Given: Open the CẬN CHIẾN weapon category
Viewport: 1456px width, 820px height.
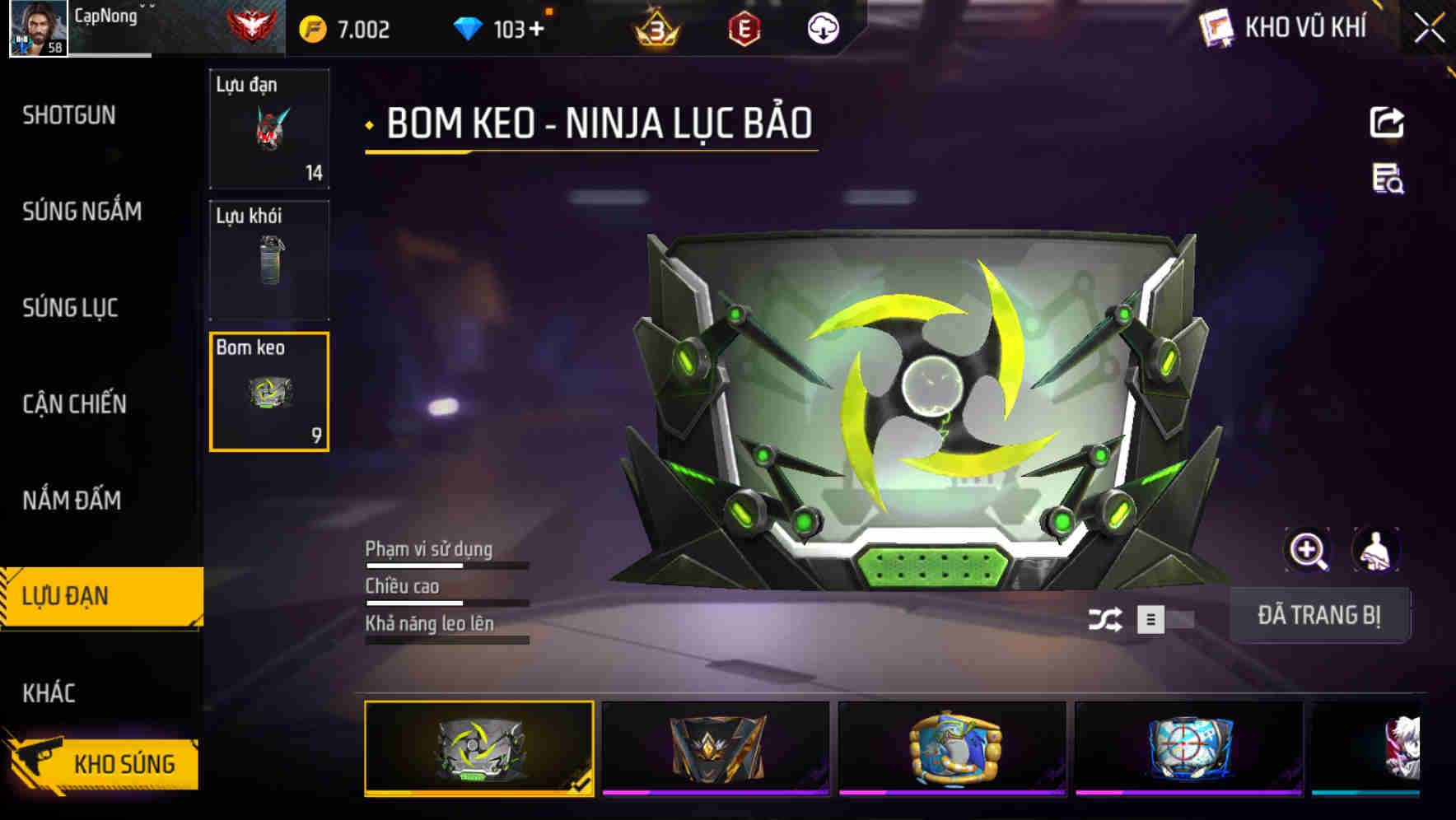Looking at the screenshot, I should pyautogui.click(x=76, y=404).
